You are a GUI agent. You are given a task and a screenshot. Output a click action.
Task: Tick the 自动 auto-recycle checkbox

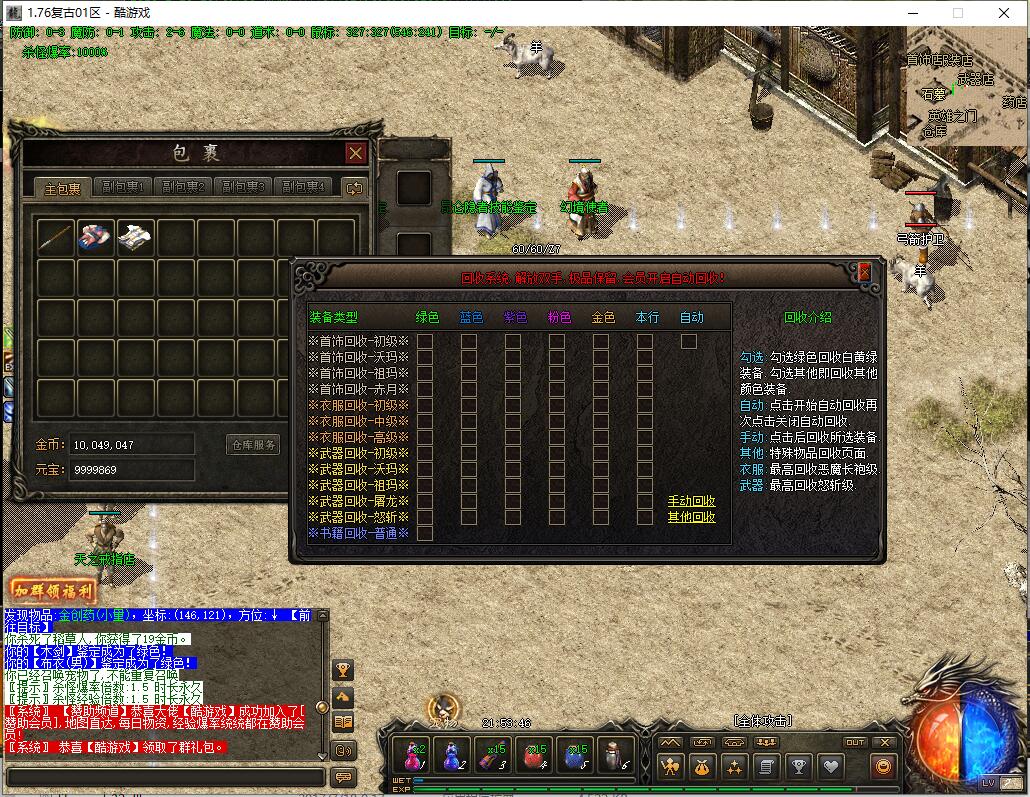click(689, 341)
